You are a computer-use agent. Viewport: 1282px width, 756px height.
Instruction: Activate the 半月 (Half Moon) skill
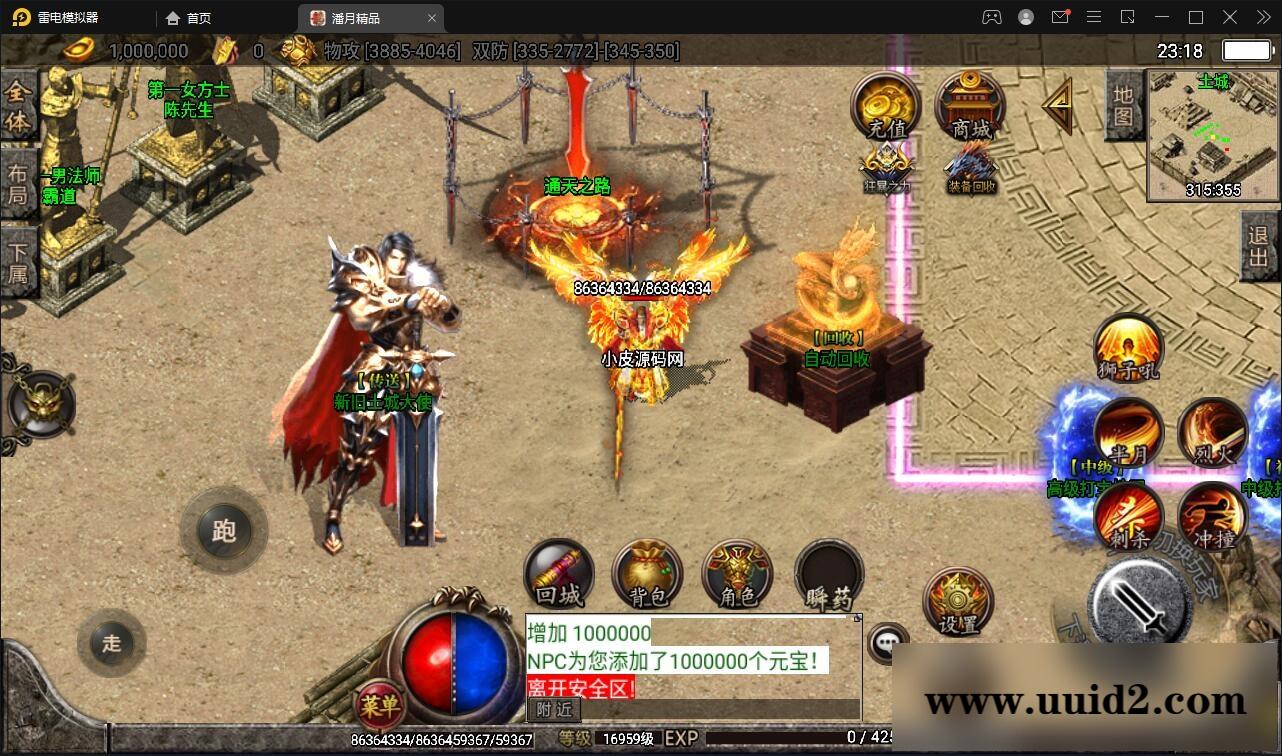pyautogui.click(x=1128, y=432)
